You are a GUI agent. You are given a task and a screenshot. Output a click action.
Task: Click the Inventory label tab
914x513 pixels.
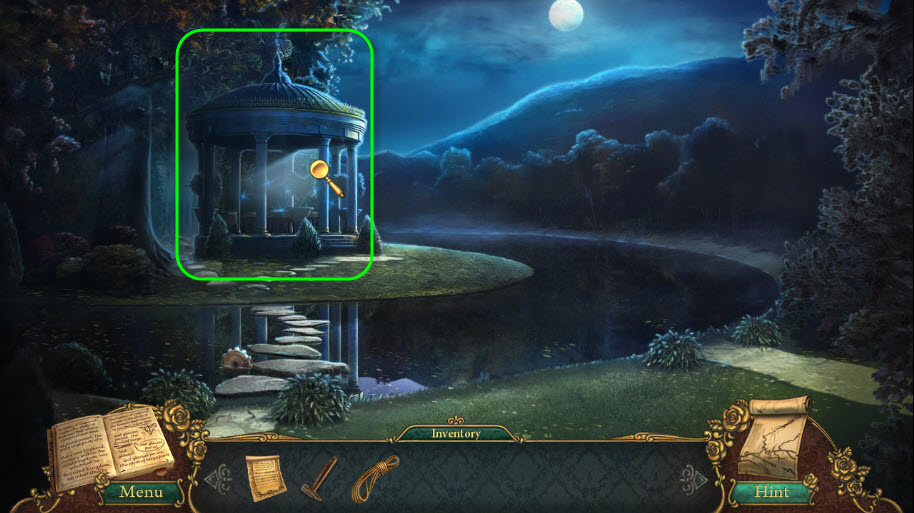point(456,434)
